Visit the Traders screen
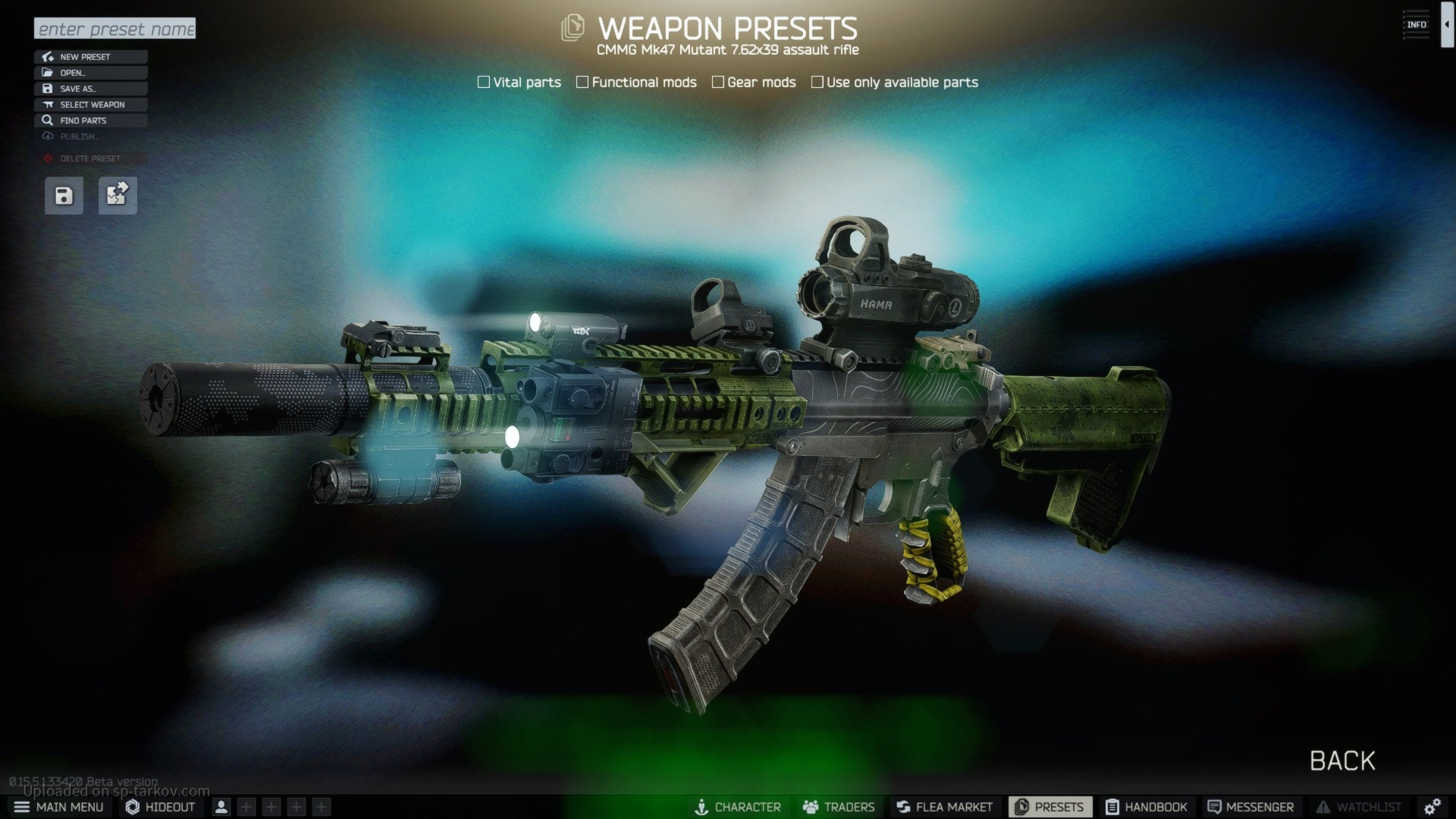This screenshot has width=1456, height=819. tap(839, 807)
